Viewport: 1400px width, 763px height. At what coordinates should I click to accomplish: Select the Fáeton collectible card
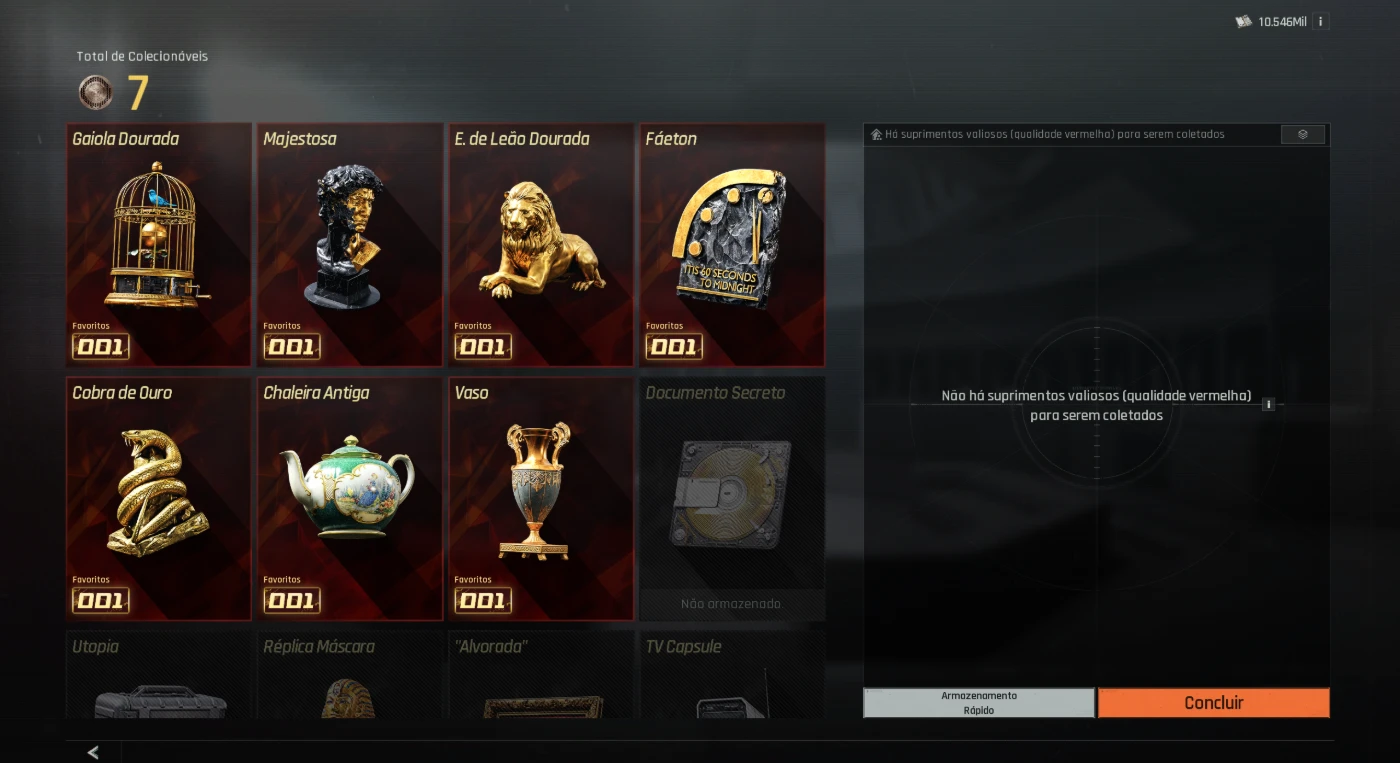coord(732,244)
